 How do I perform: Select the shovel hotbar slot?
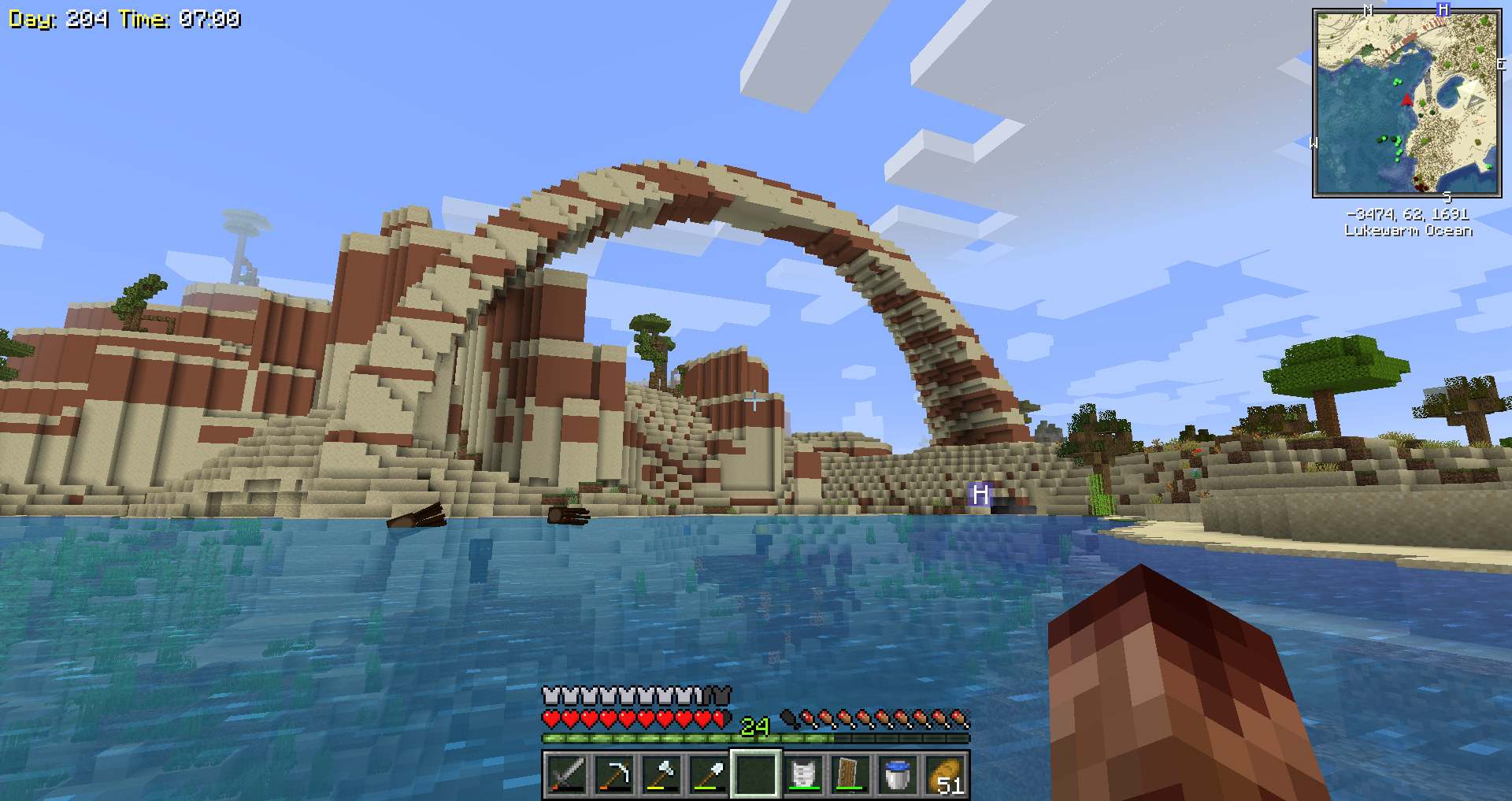pyautogui.click(x=708, y=775)
